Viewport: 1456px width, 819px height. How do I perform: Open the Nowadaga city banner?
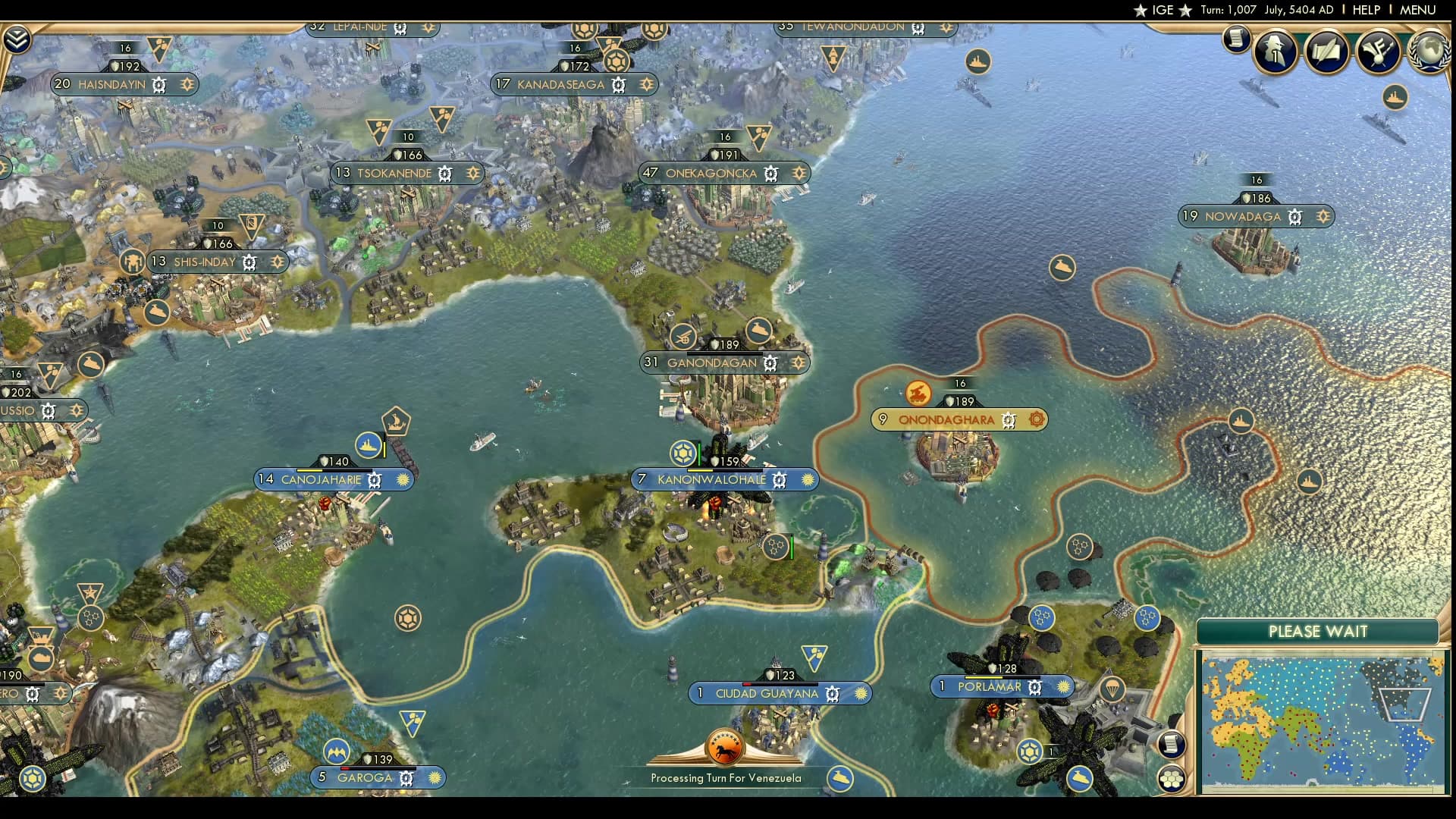coord(1242,216)
